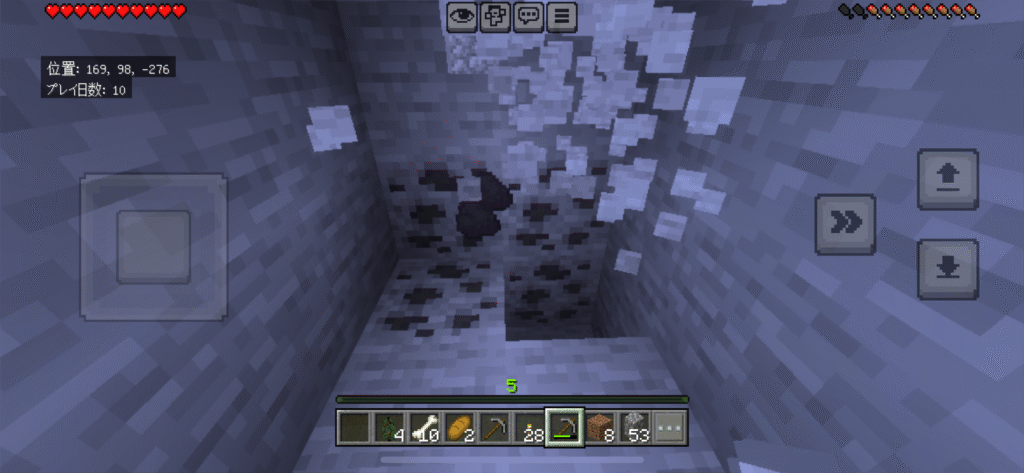Image resolution: width=1024 pixels, height=473 pixels.
Task: Toggle the eye camera perspective button
Action: [462, 16]
